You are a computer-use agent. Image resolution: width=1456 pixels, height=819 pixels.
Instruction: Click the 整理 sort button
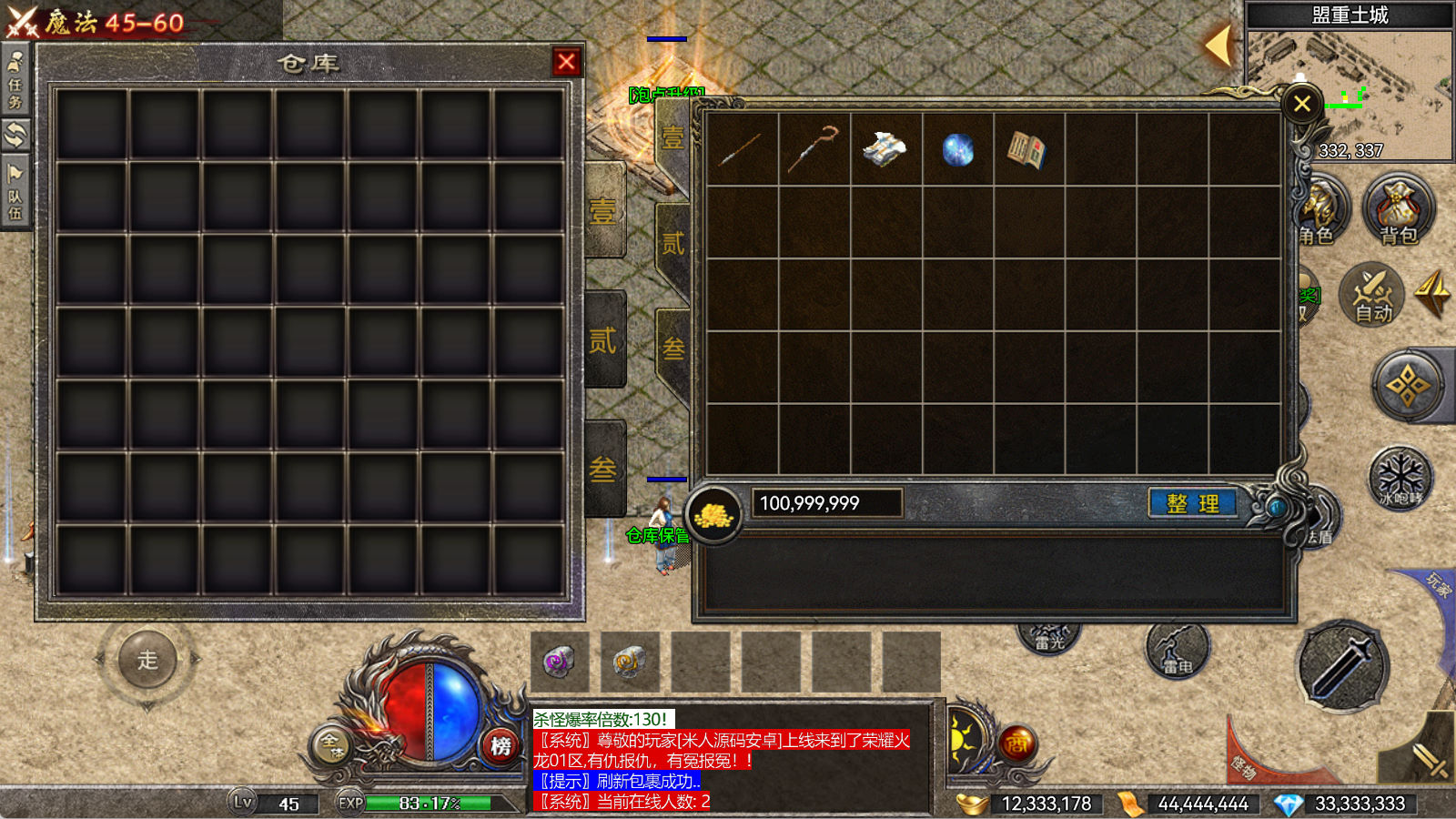point(1192,503)
